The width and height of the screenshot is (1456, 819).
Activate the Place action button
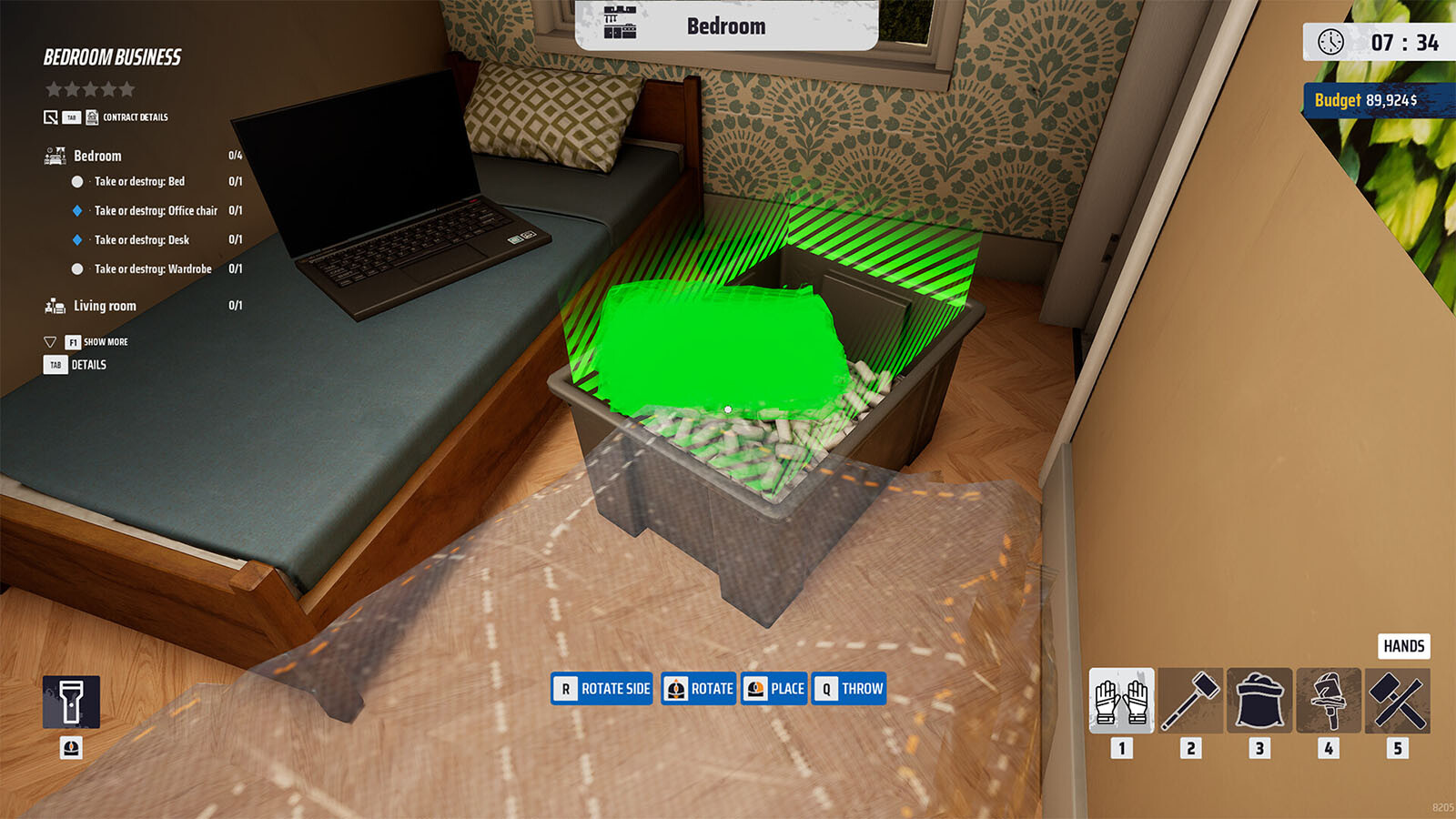[774, 689]
